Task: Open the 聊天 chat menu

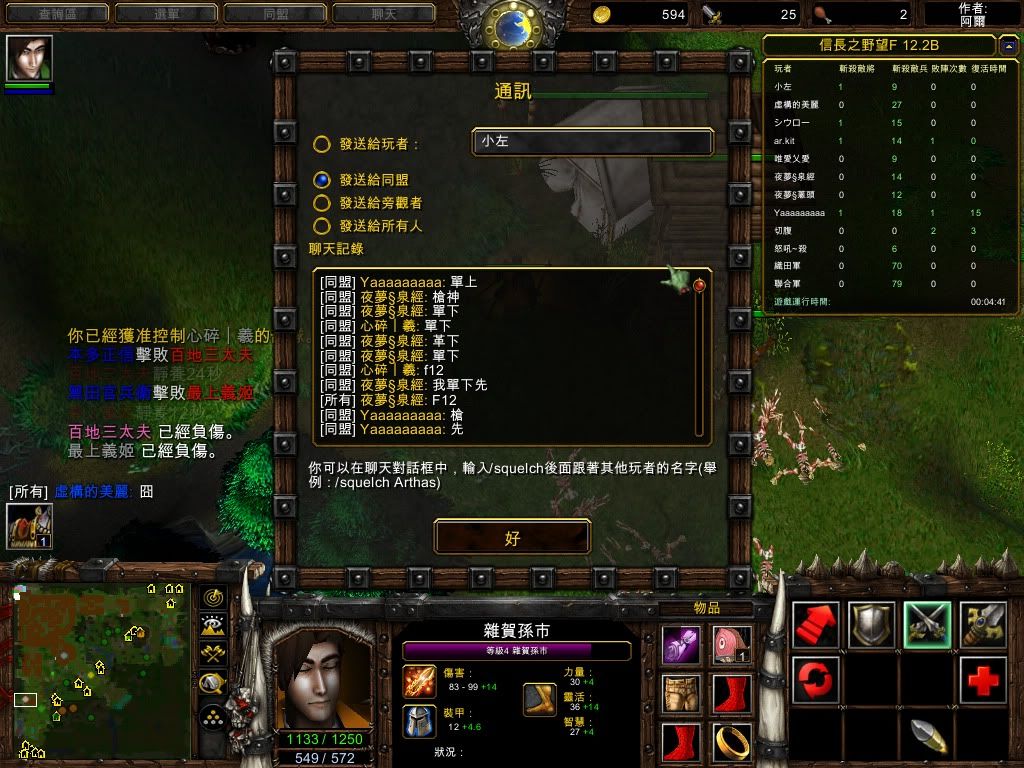Action: tap(383, 14)
